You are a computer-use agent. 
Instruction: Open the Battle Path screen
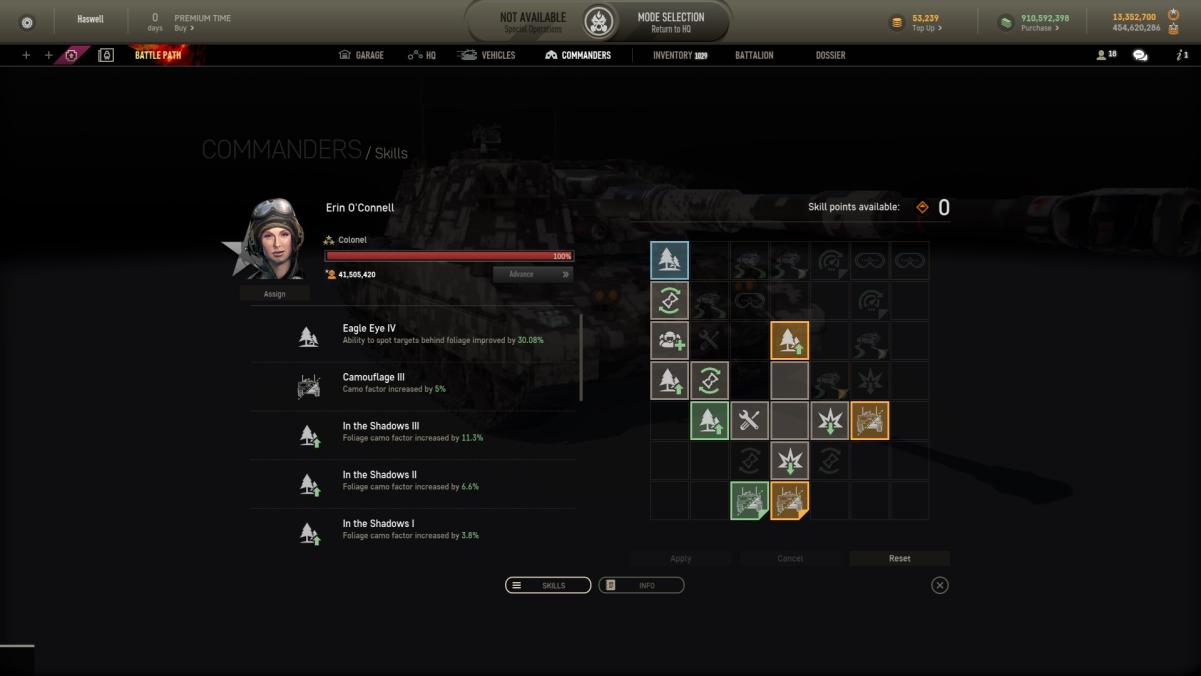coord(158,55)
